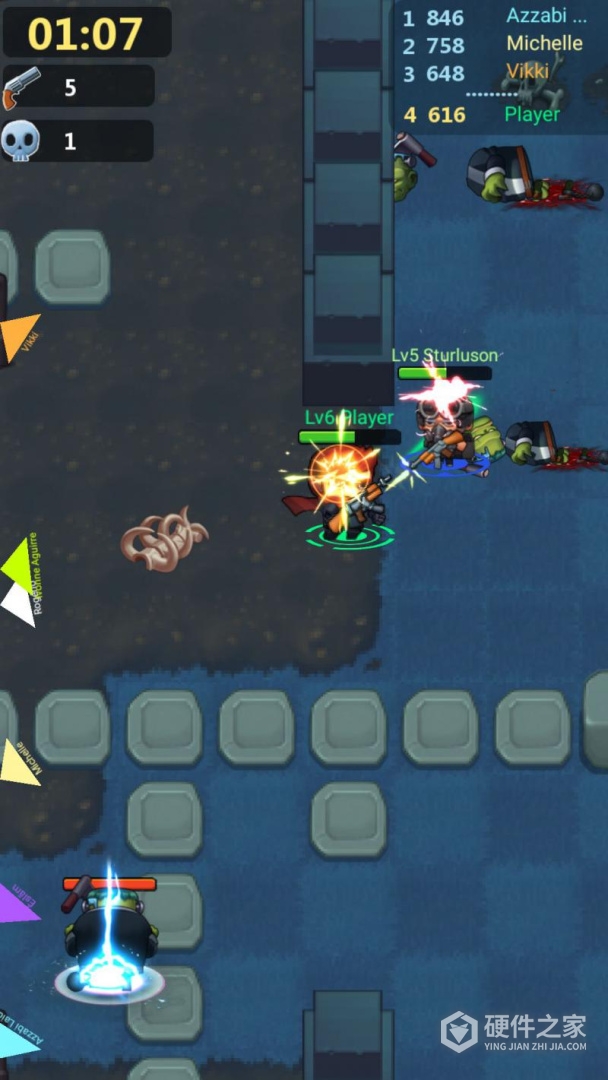The image size is (608, 1080).
Task: Select Michelle's leaderboard entry
Action: 495,45
